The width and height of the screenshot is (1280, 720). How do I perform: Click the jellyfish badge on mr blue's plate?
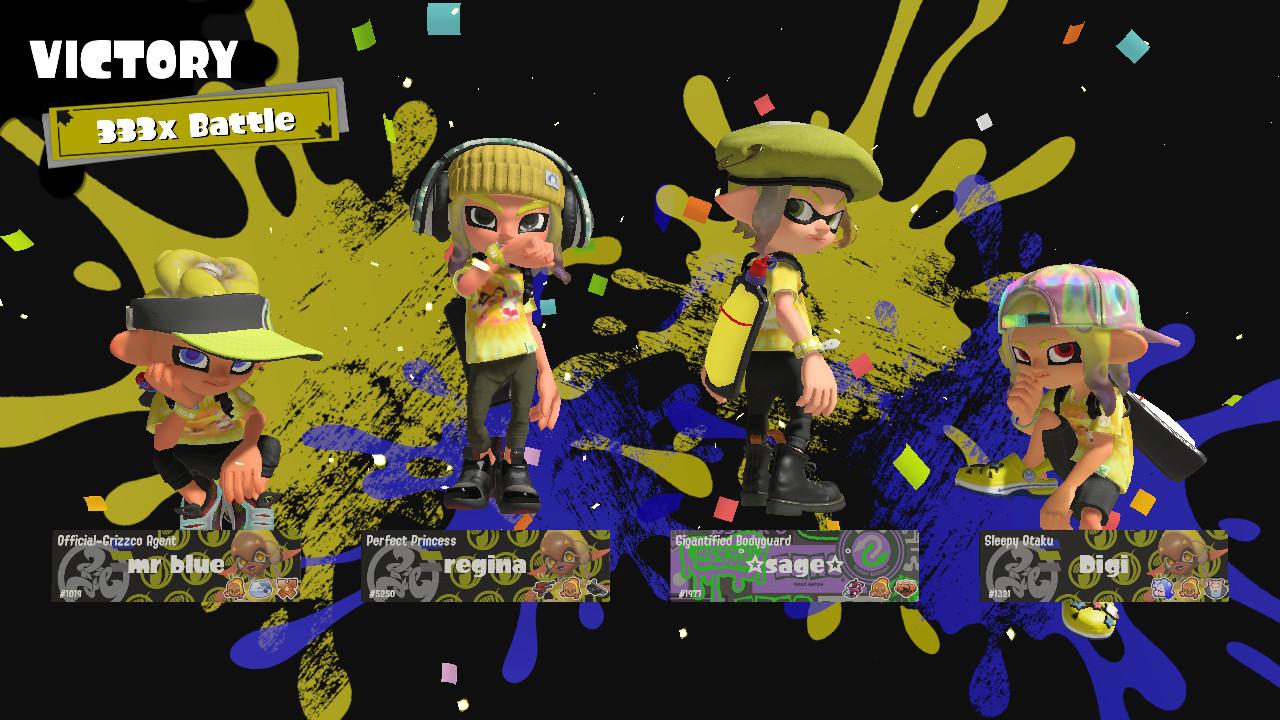pyautogui.click(x=260, y=588)
